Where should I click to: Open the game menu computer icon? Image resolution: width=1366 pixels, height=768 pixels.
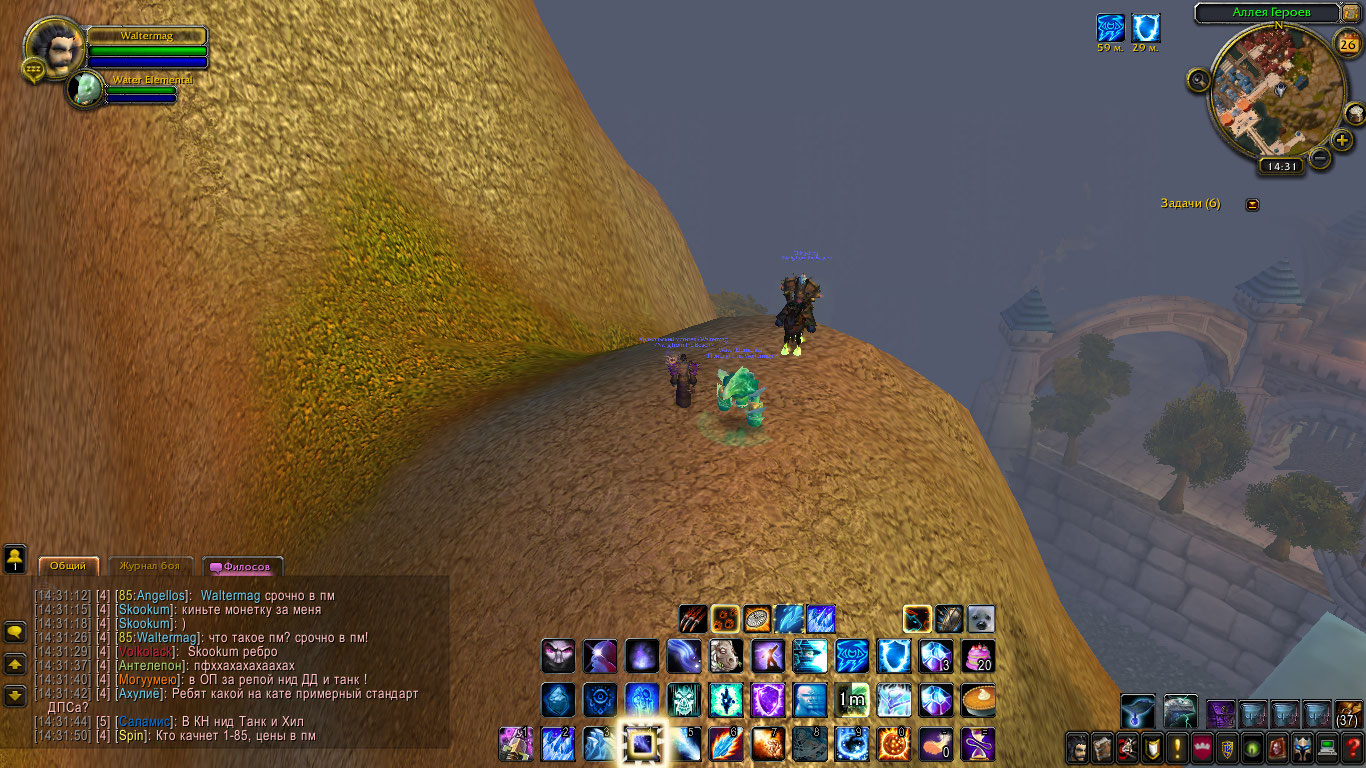[x=1328, y=748]
